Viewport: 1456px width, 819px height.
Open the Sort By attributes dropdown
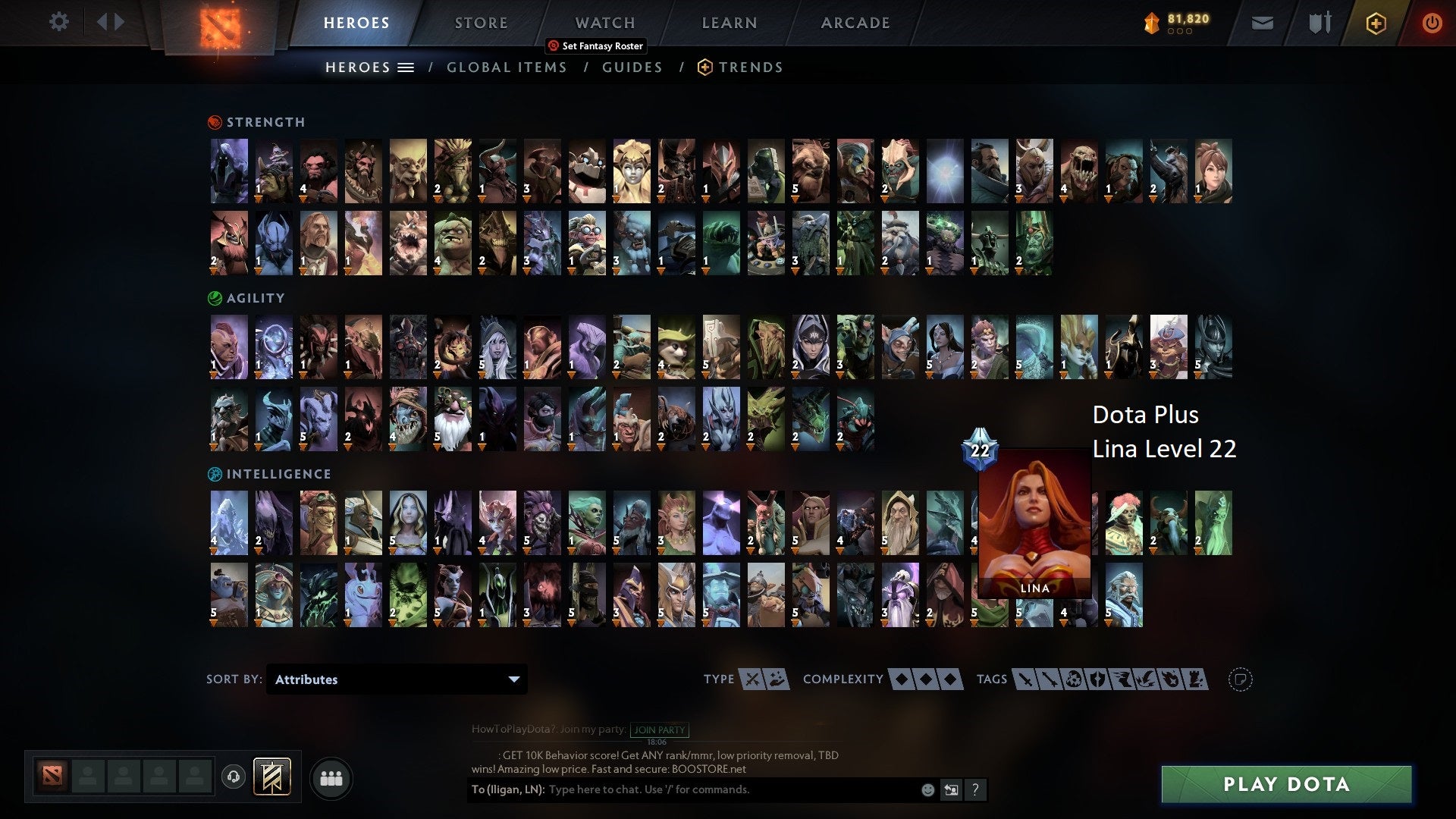pyautogui.click(x=396, y=679)
